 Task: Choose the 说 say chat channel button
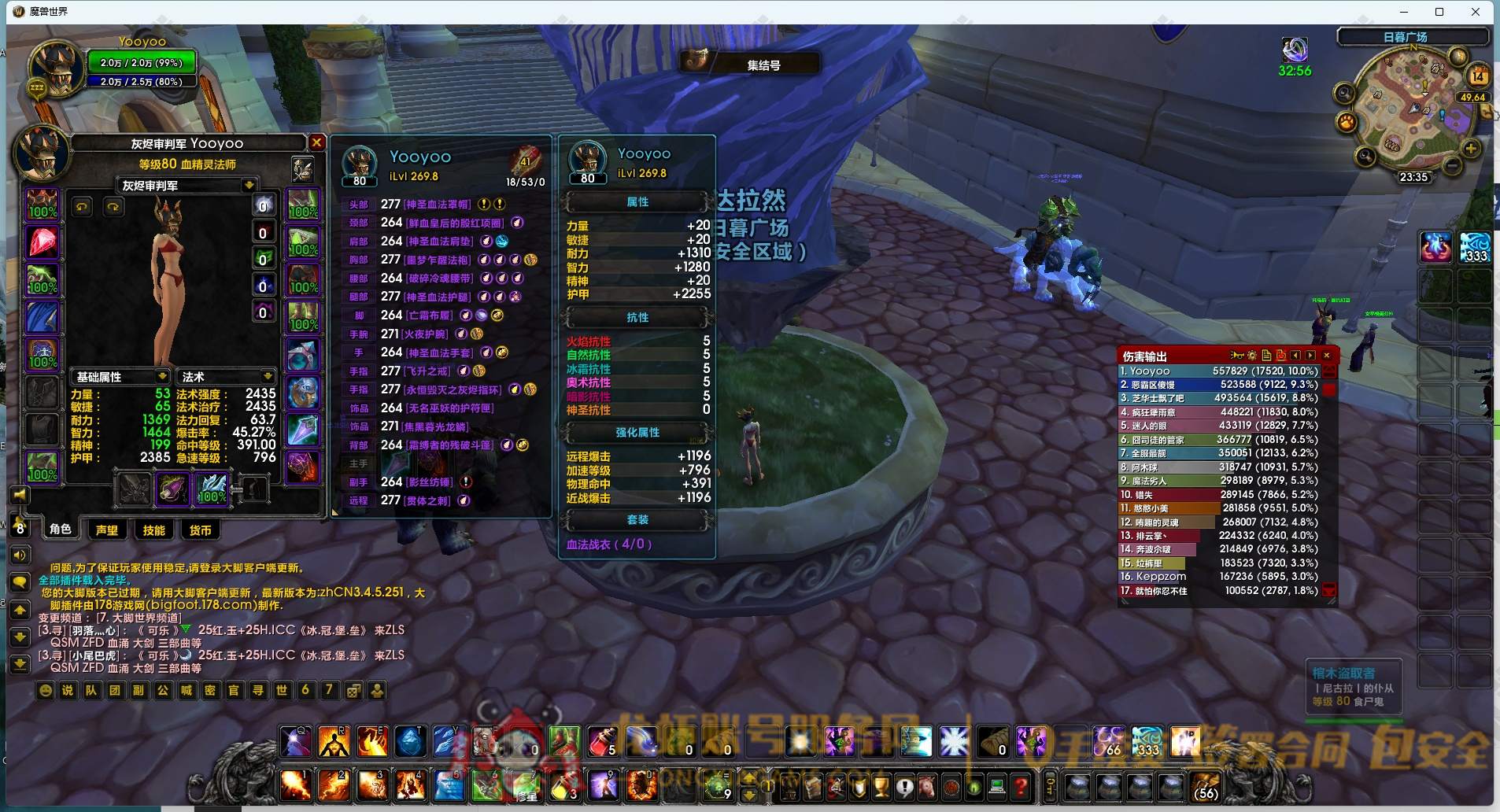[x=68, y=690]
